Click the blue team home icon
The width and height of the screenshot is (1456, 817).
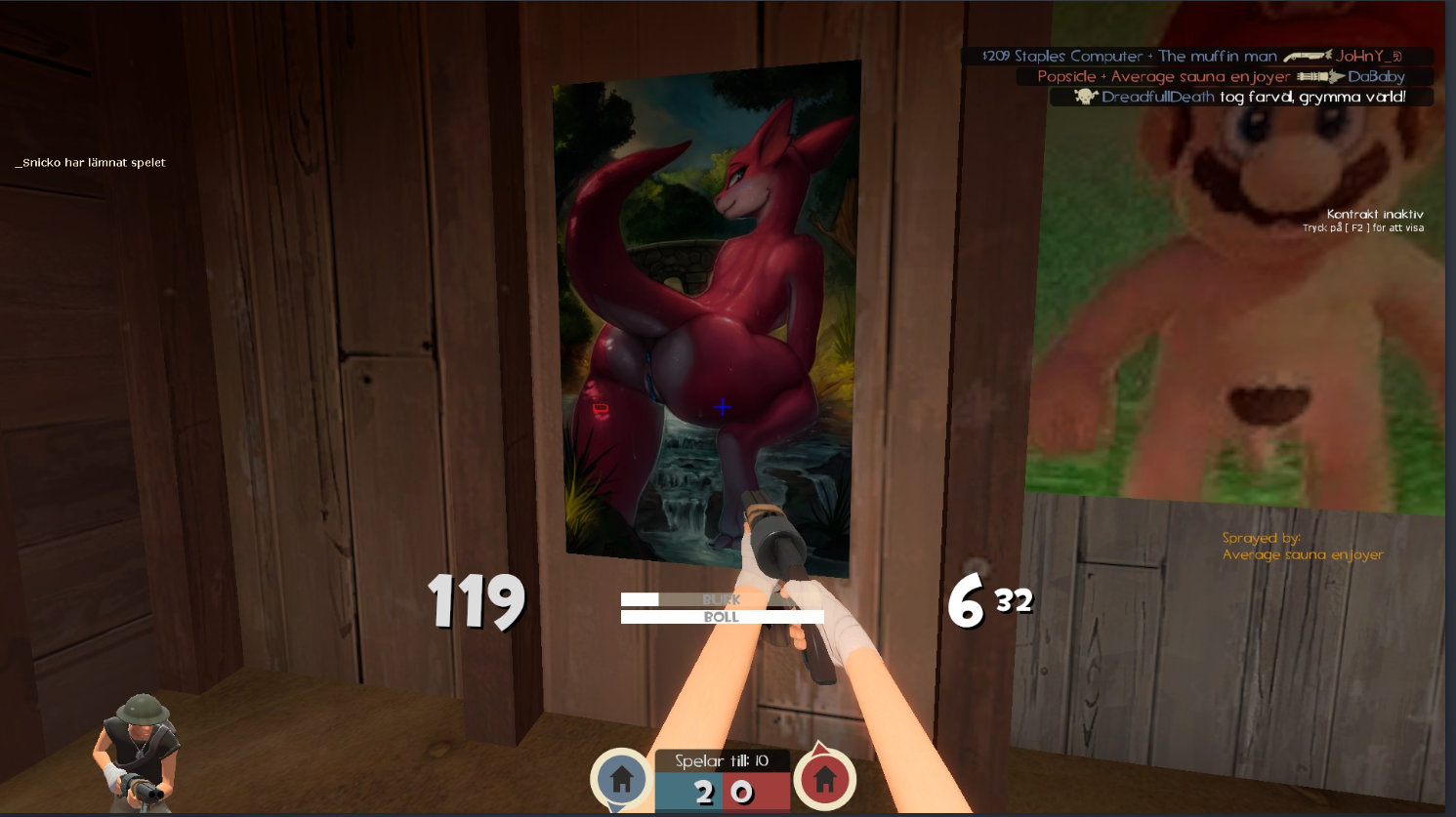pos(621,779)
